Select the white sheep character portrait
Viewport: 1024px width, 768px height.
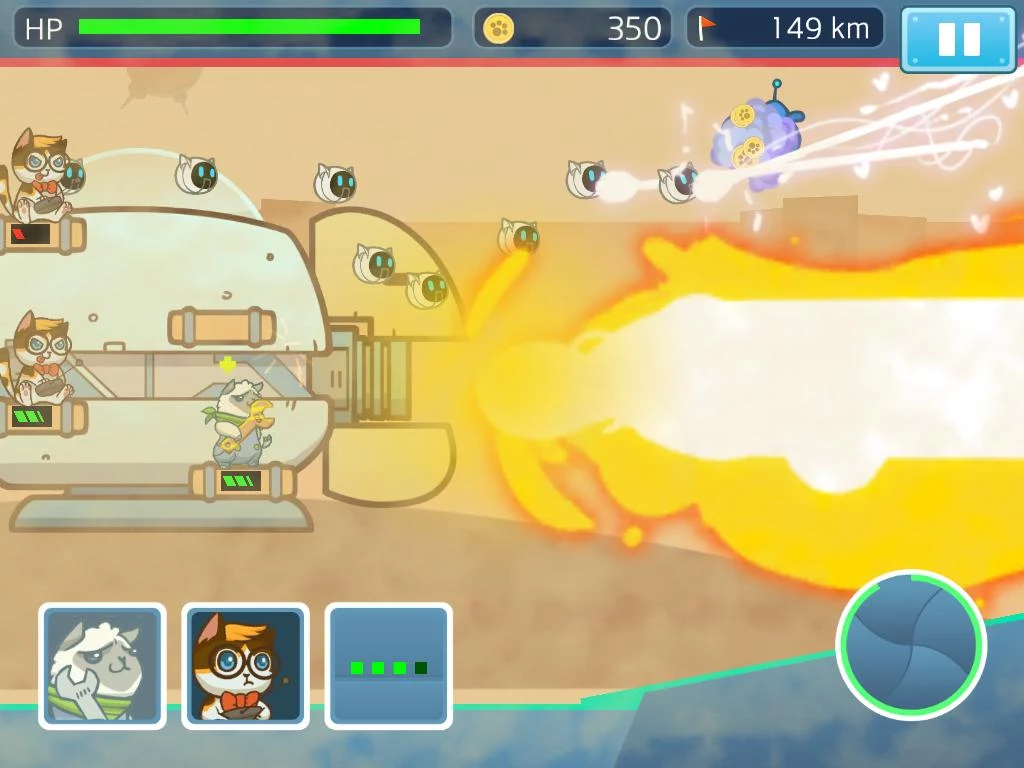tap(102, 665)
